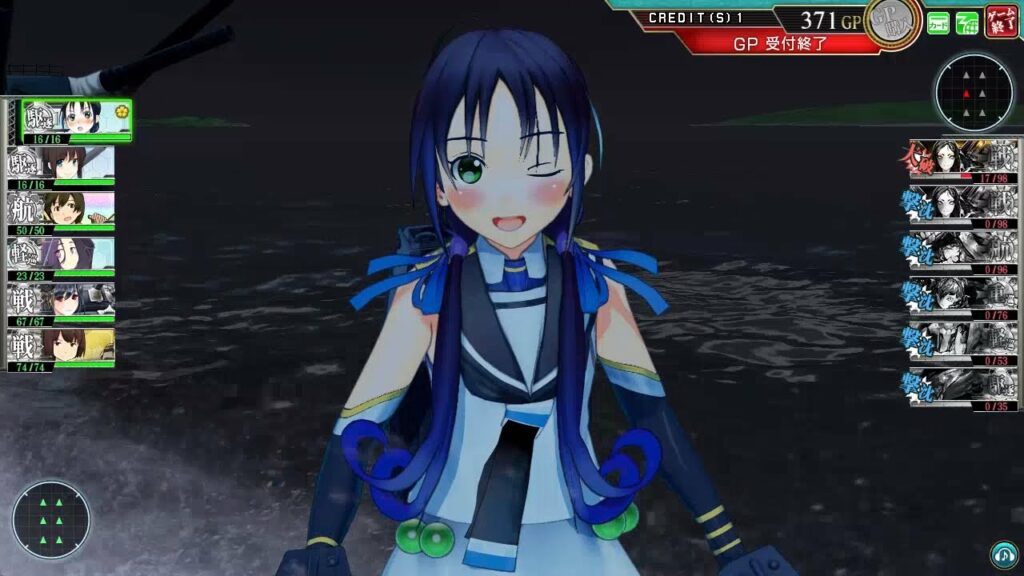Click the sunken enemy destroyer with 0/35 HP
This screenshot has width=1024, height=576.
click(960, 388)
